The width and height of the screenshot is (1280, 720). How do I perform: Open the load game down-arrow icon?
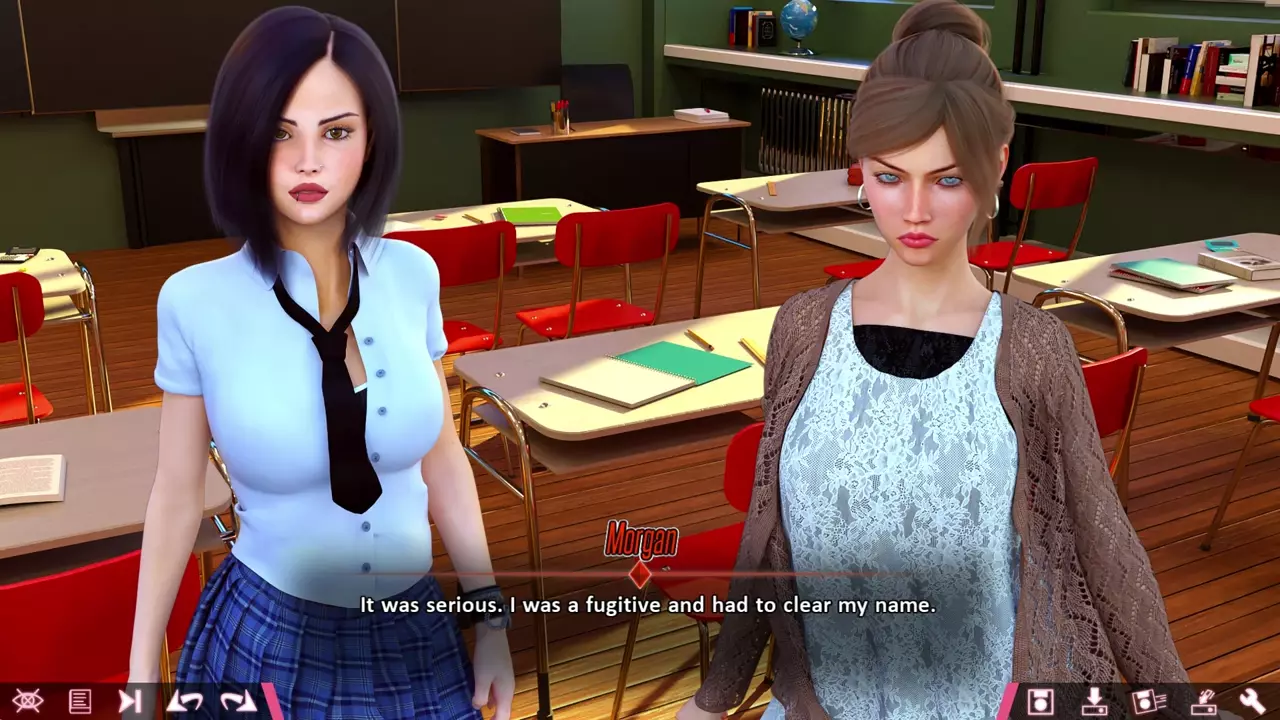pos(1093,701)
